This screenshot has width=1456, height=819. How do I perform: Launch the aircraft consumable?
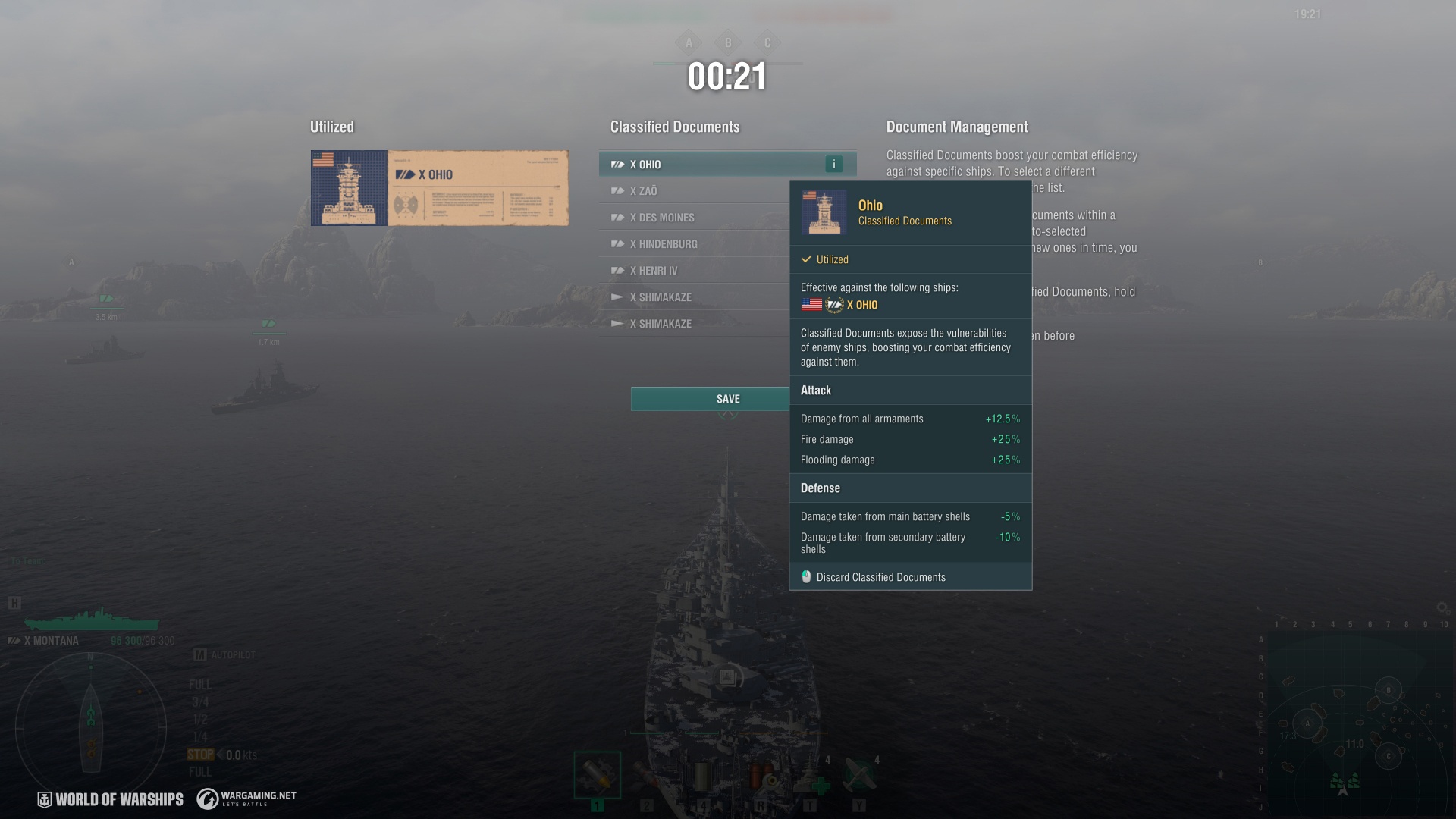point(859,775)
